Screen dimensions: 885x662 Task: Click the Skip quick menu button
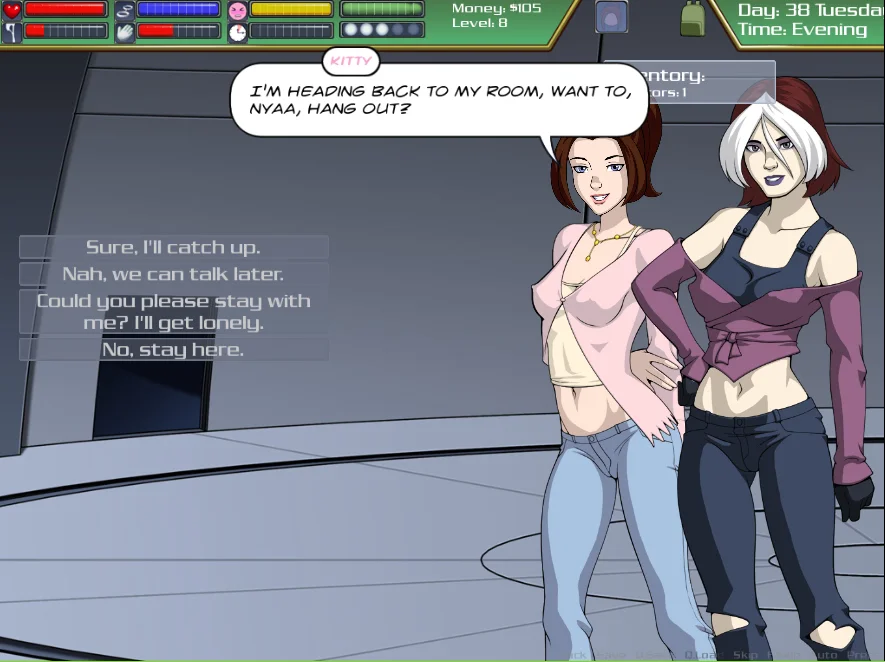[745, 655]
